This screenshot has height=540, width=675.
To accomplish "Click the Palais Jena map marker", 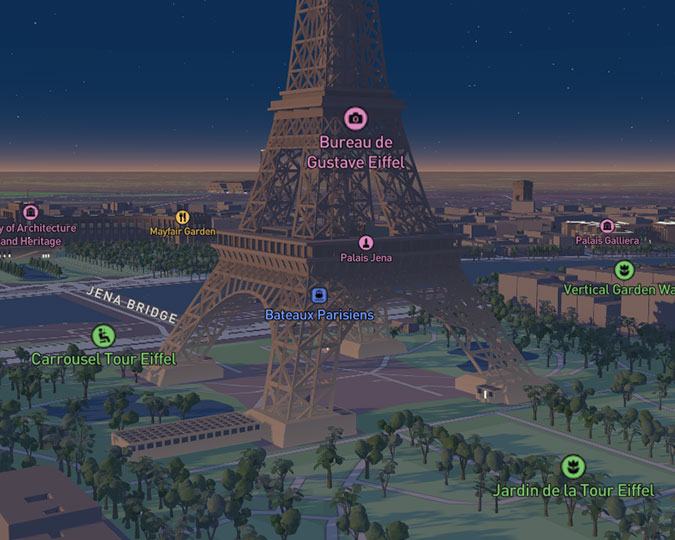I will coord(366,243).
